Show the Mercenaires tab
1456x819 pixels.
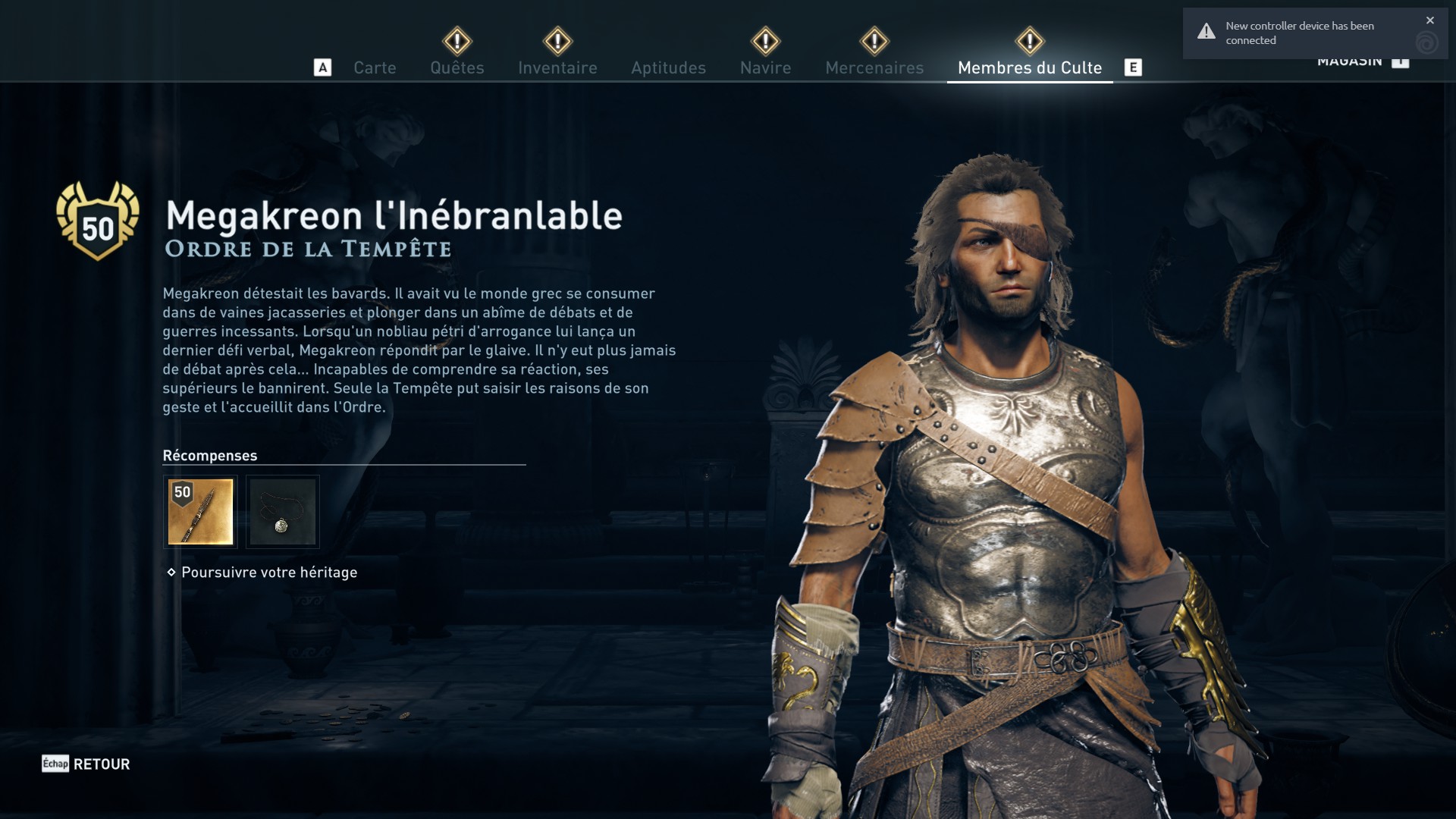(874, 67)
